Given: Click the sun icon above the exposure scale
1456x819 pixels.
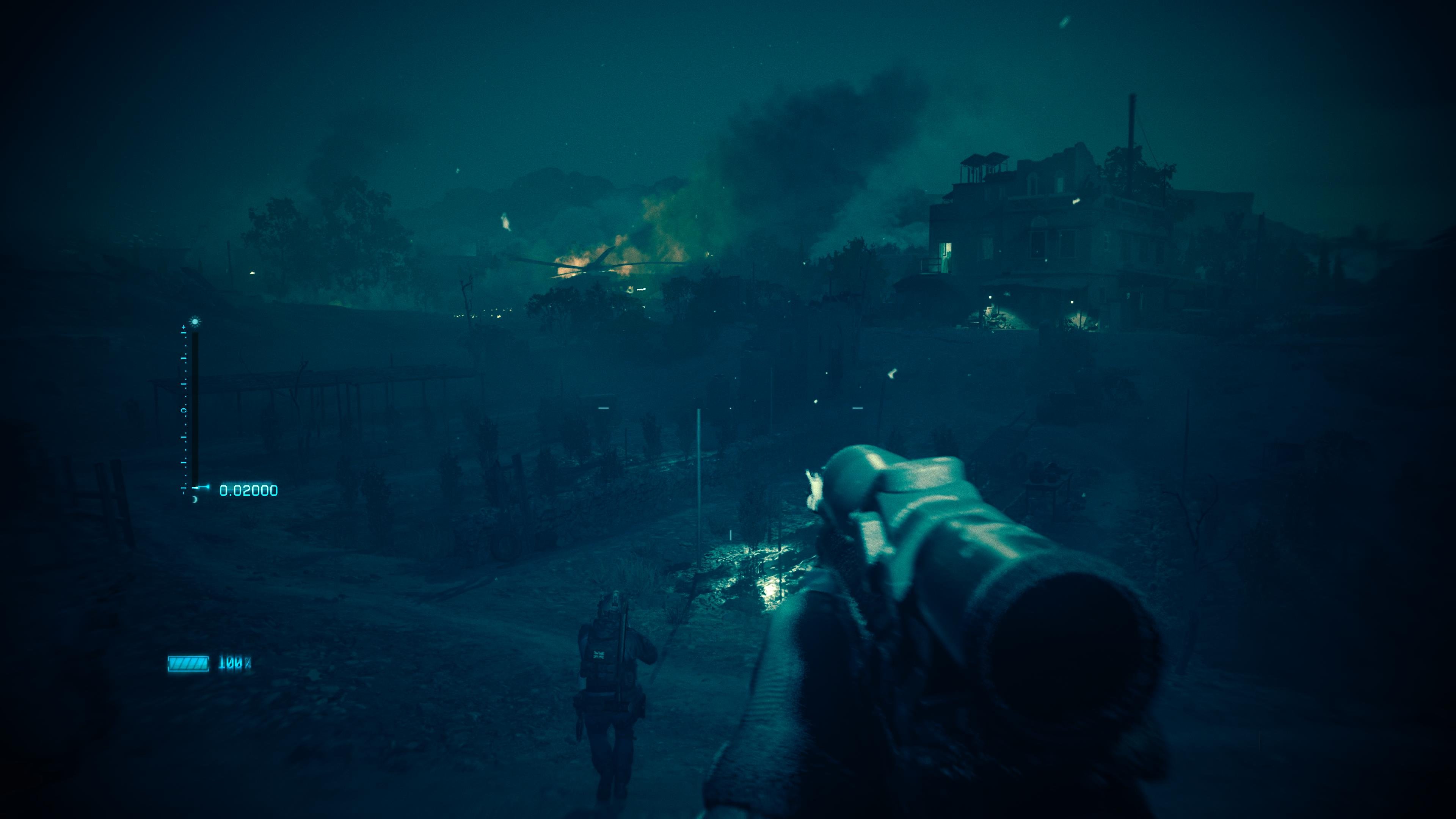Looking at the screenshot, I should tap(195, 322).
